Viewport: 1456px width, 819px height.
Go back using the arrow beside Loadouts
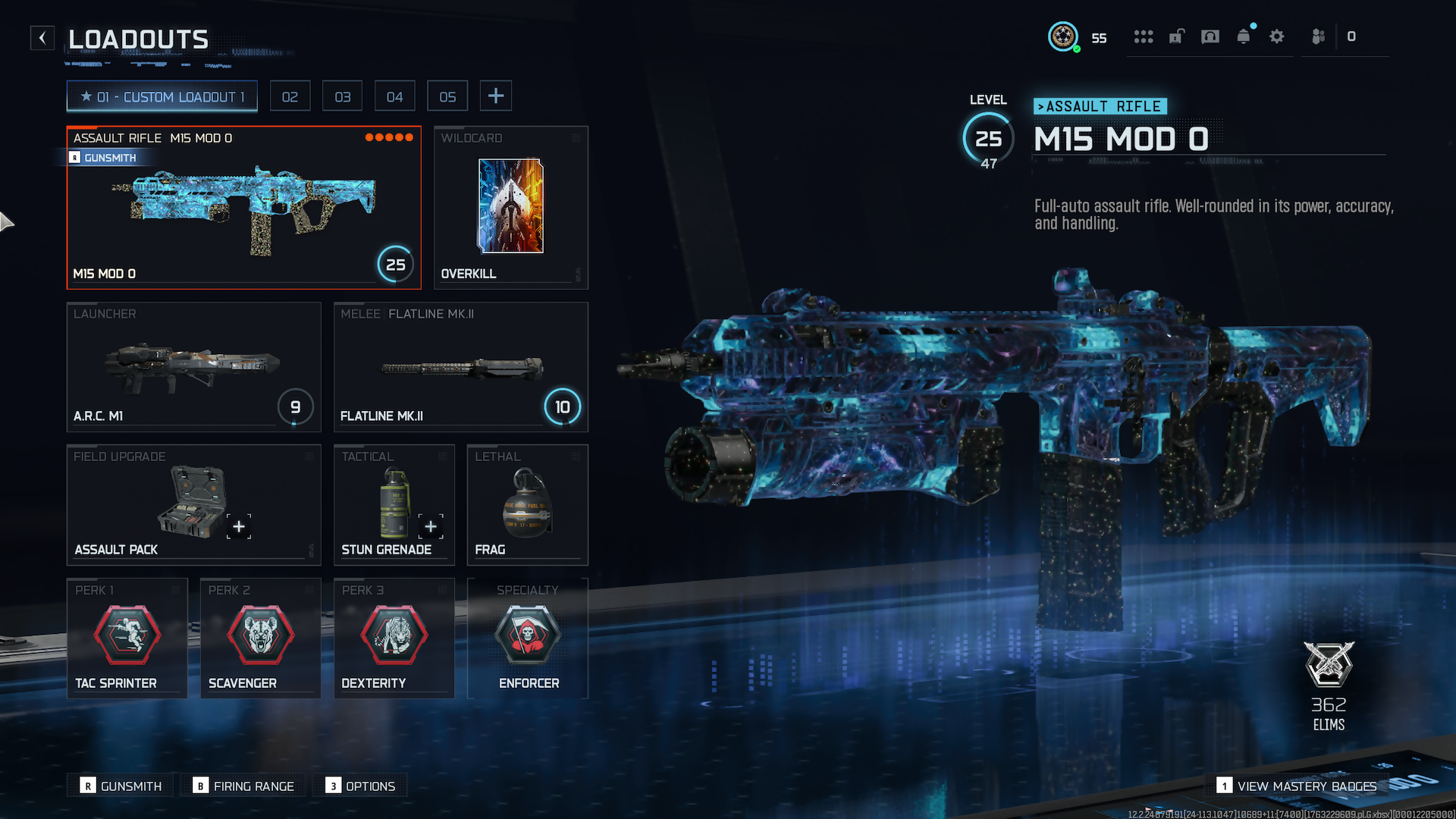tap(42, 38)
